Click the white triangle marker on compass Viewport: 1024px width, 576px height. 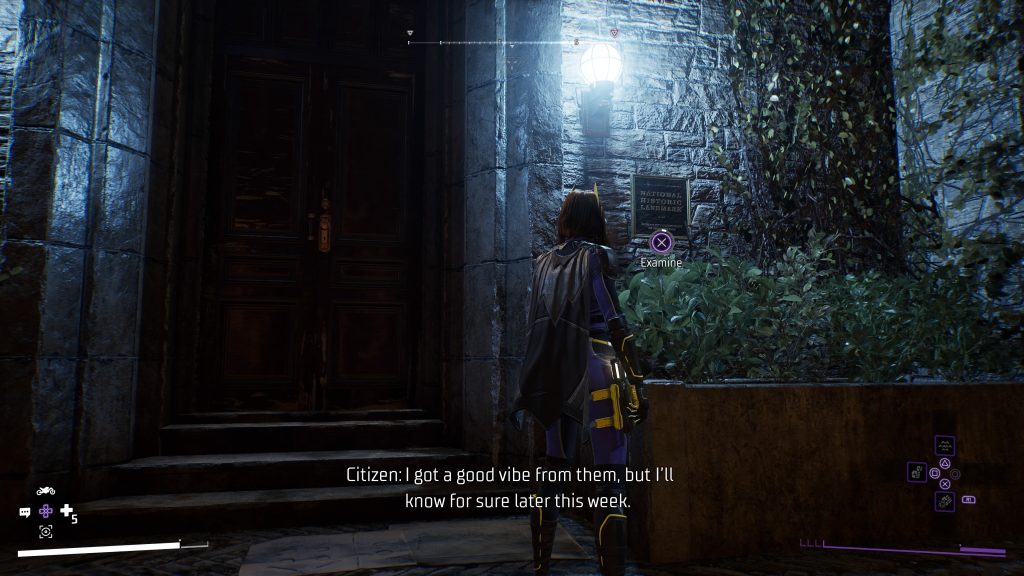(x=409, y=33)
